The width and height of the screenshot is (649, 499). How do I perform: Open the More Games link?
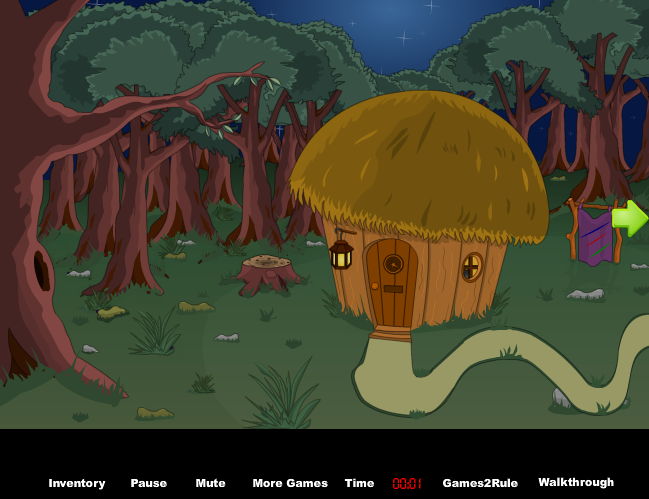pyautogui.click(x=290, y=483)
